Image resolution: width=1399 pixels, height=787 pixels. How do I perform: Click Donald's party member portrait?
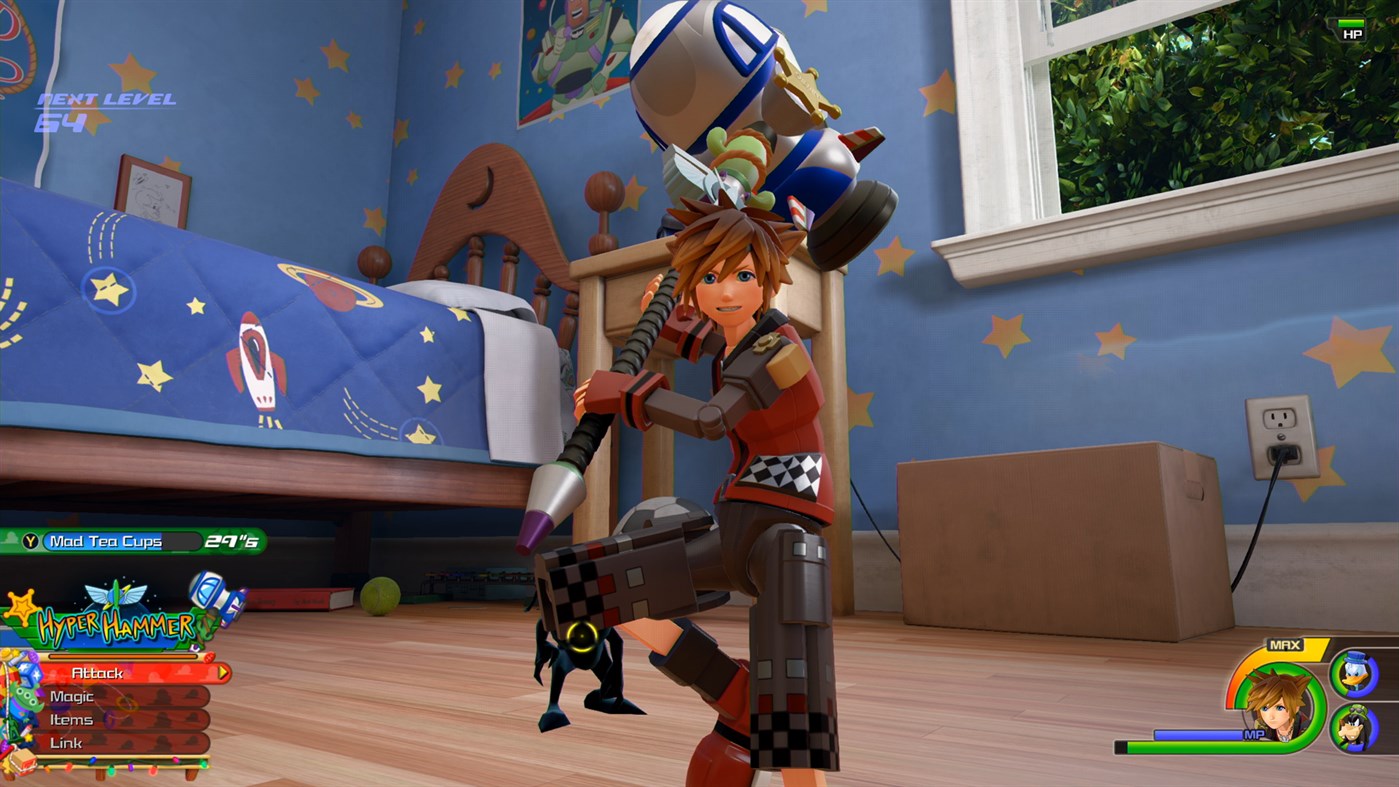(x=1355, y=673)
